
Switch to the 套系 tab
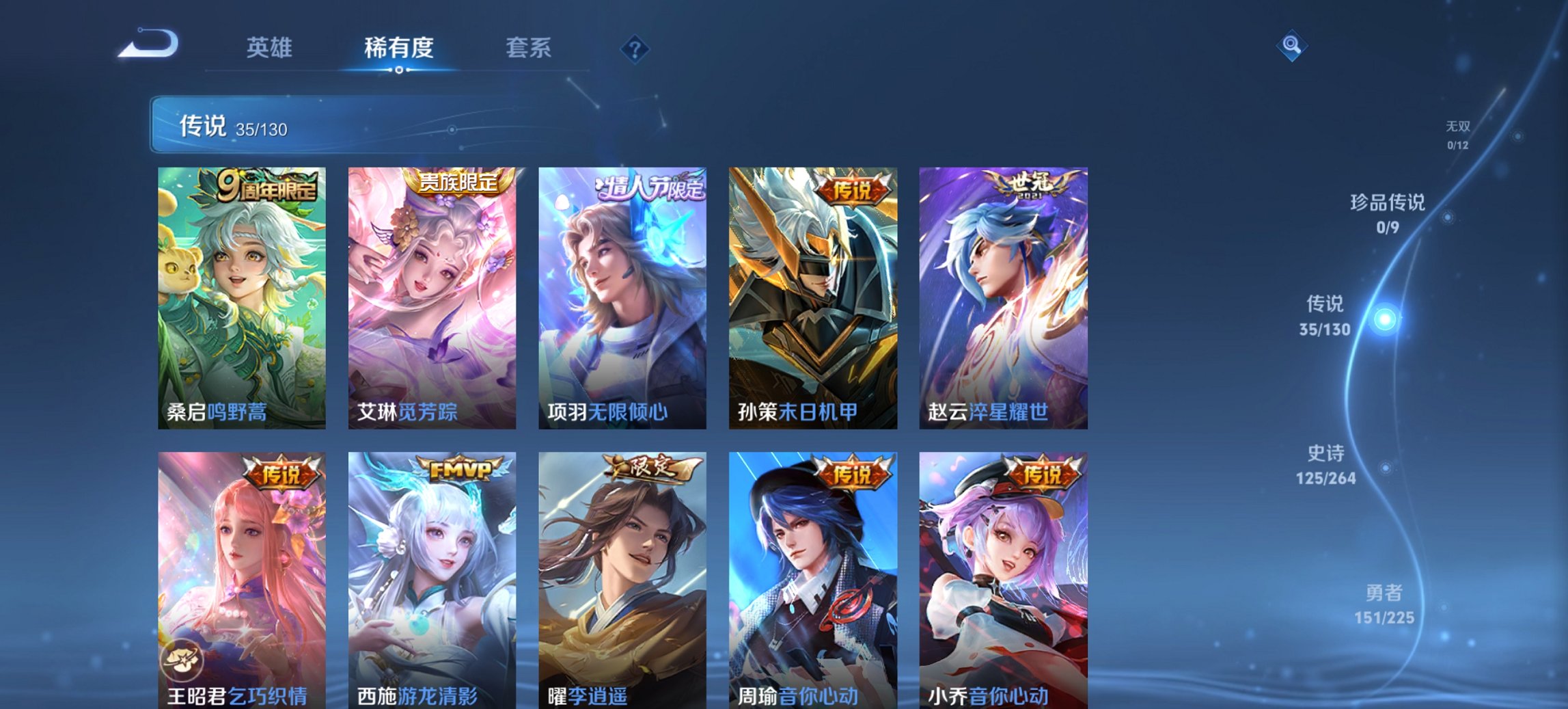coord(529,48)
